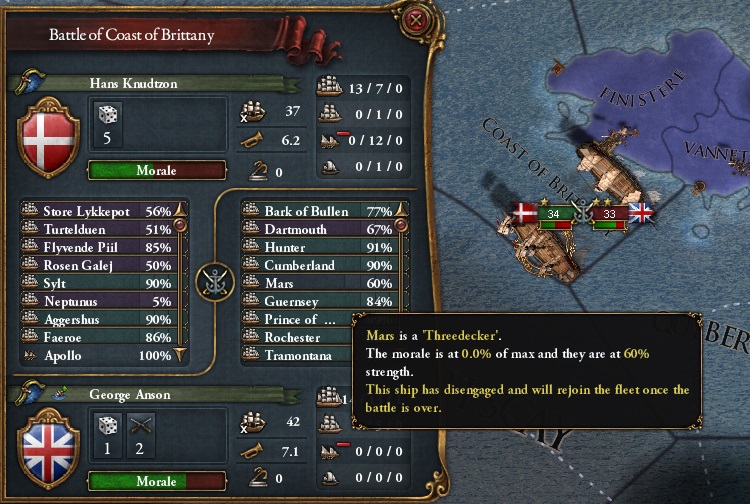
Task: Select the Hunter ship entry
Action: [x=320, y=248]
